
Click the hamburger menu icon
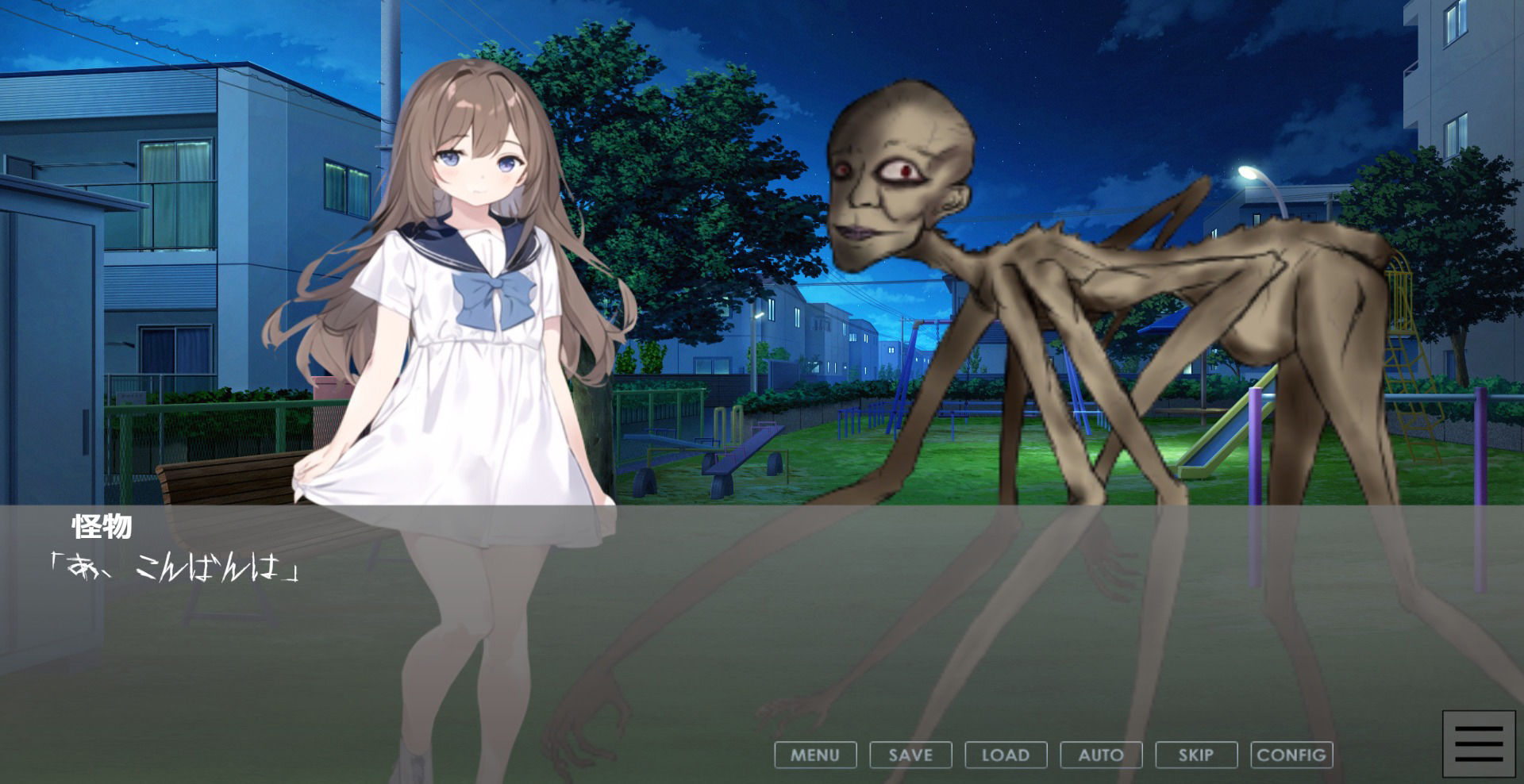pyautogui.click(x=1479, y=744)
